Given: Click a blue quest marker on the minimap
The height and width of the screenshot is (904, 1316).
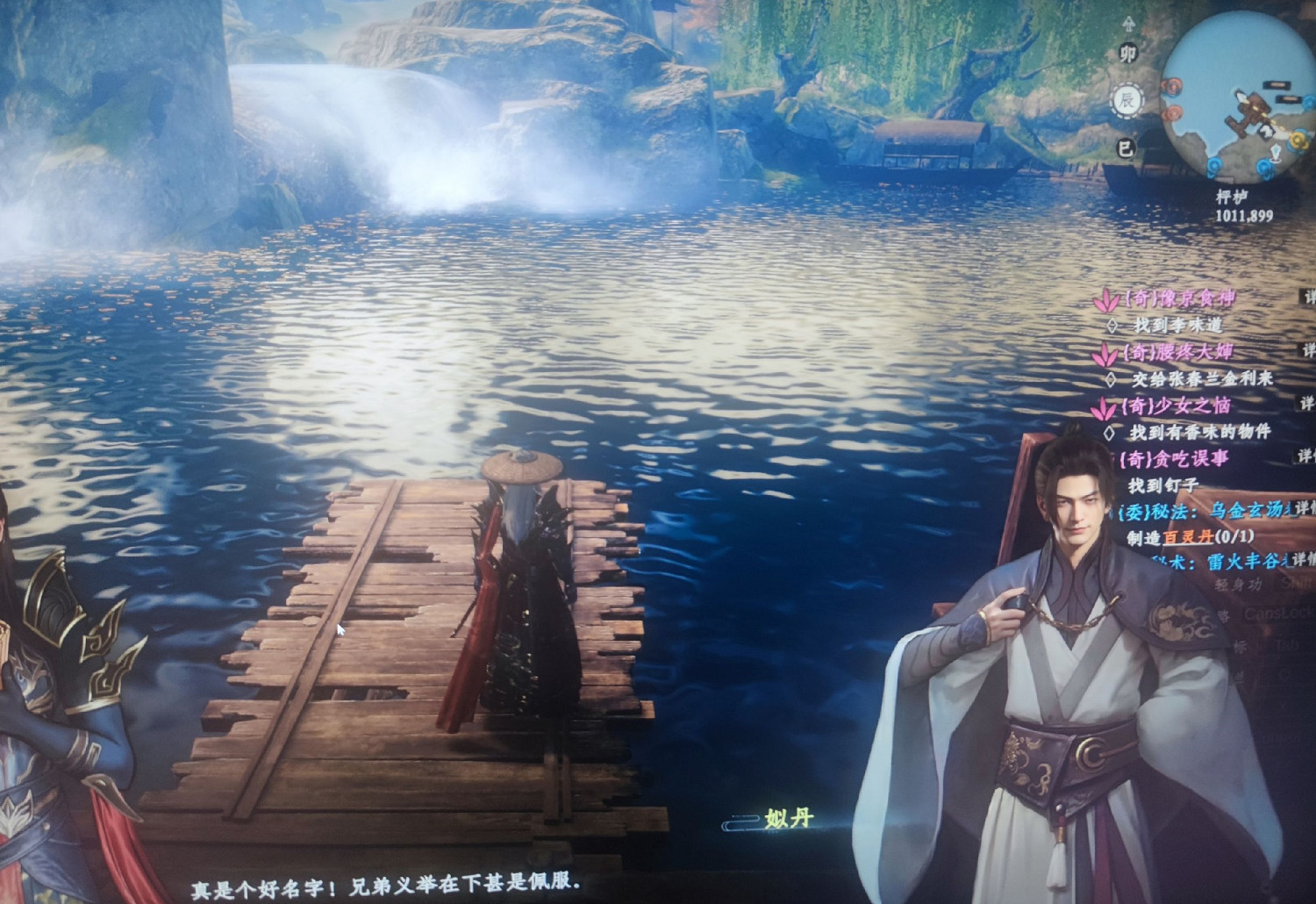Looking at the screenshot, I should coord(1262,165).
